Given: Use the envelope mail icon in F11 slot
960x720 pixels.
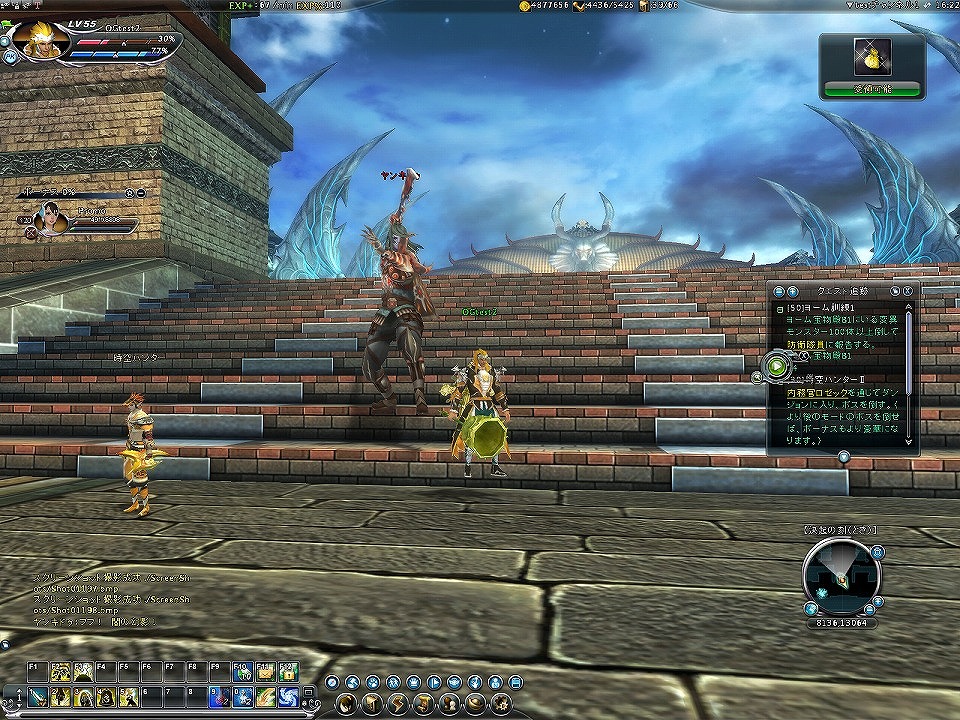Looking at the screenshot, I should pos(266,672).
